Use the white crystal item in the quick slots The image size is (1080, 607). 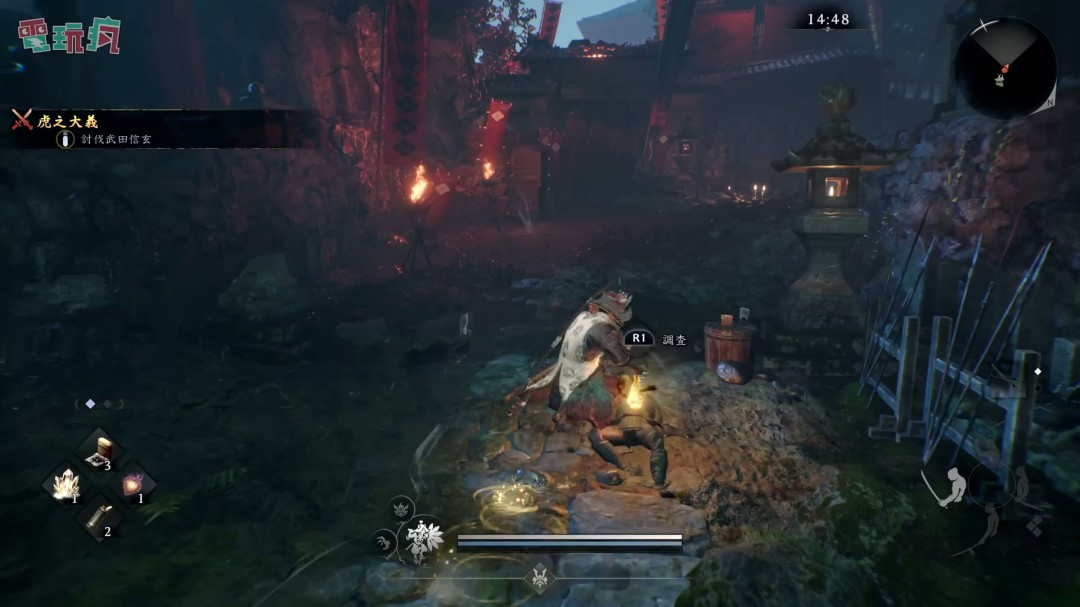pyautogui.click(x=66, y=485)
